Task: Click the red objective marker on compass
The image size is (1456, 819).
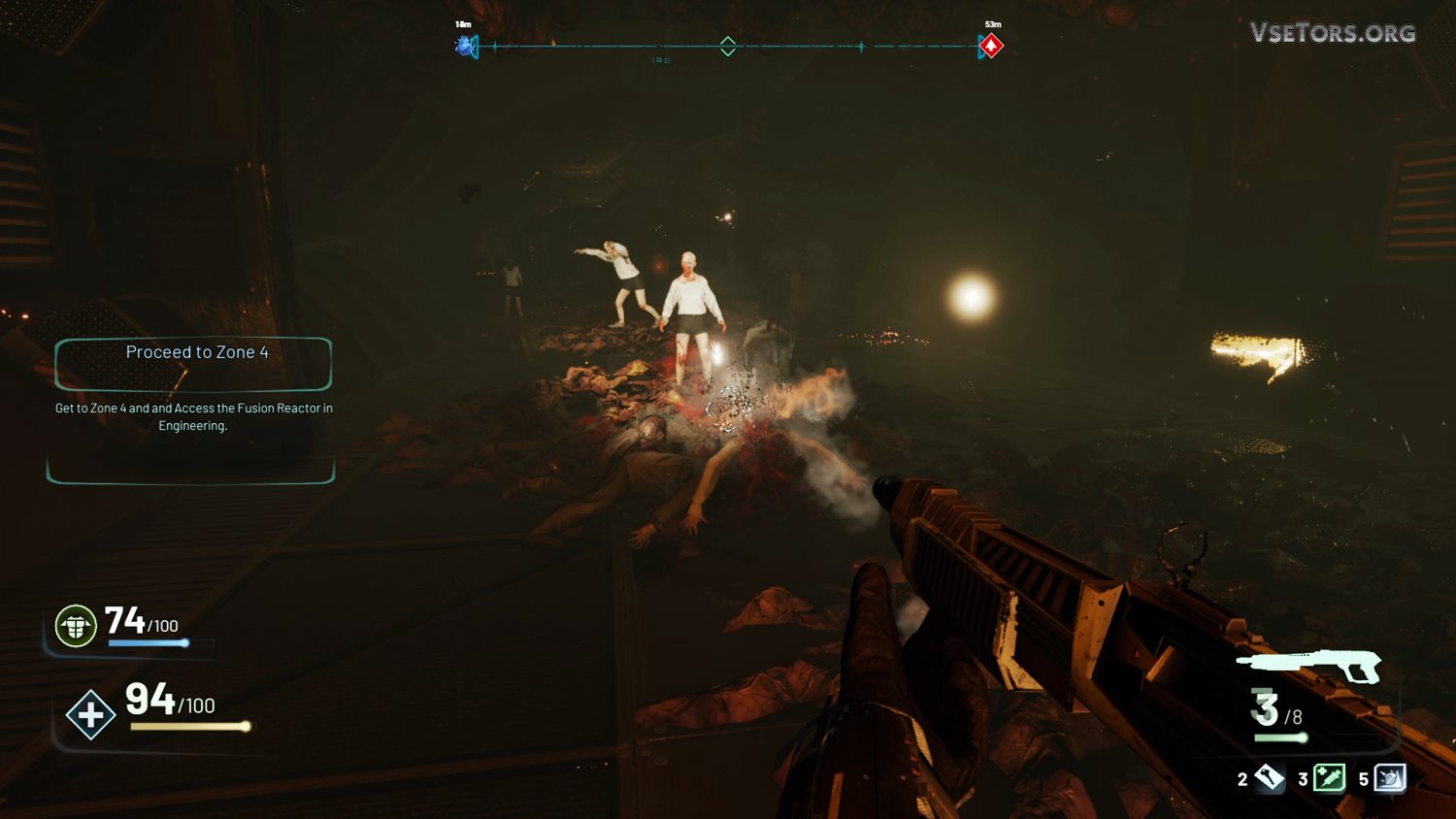Action: 990,46
